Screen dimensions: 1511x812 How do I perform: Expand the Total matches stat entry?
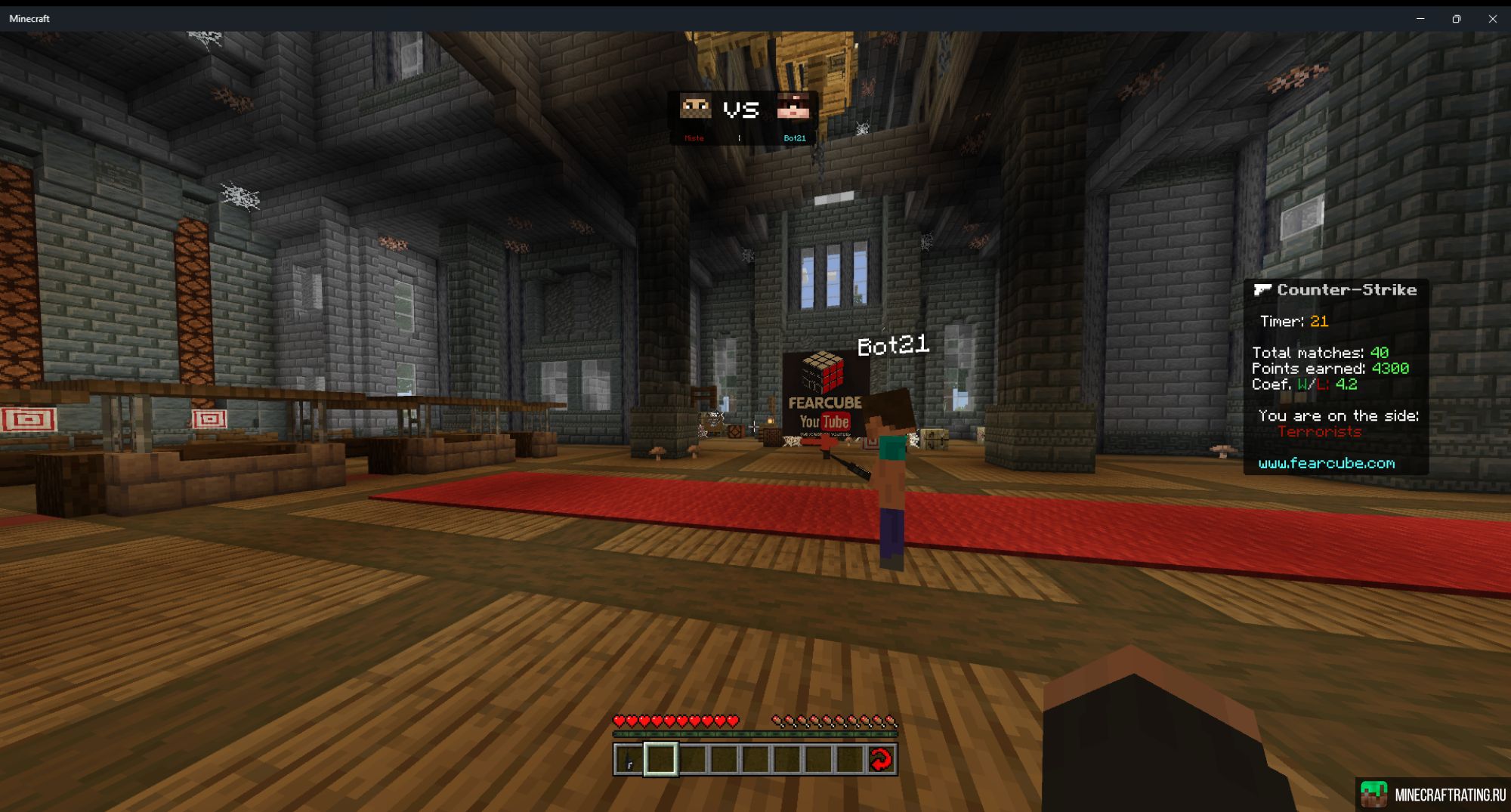pos(1319,354)
